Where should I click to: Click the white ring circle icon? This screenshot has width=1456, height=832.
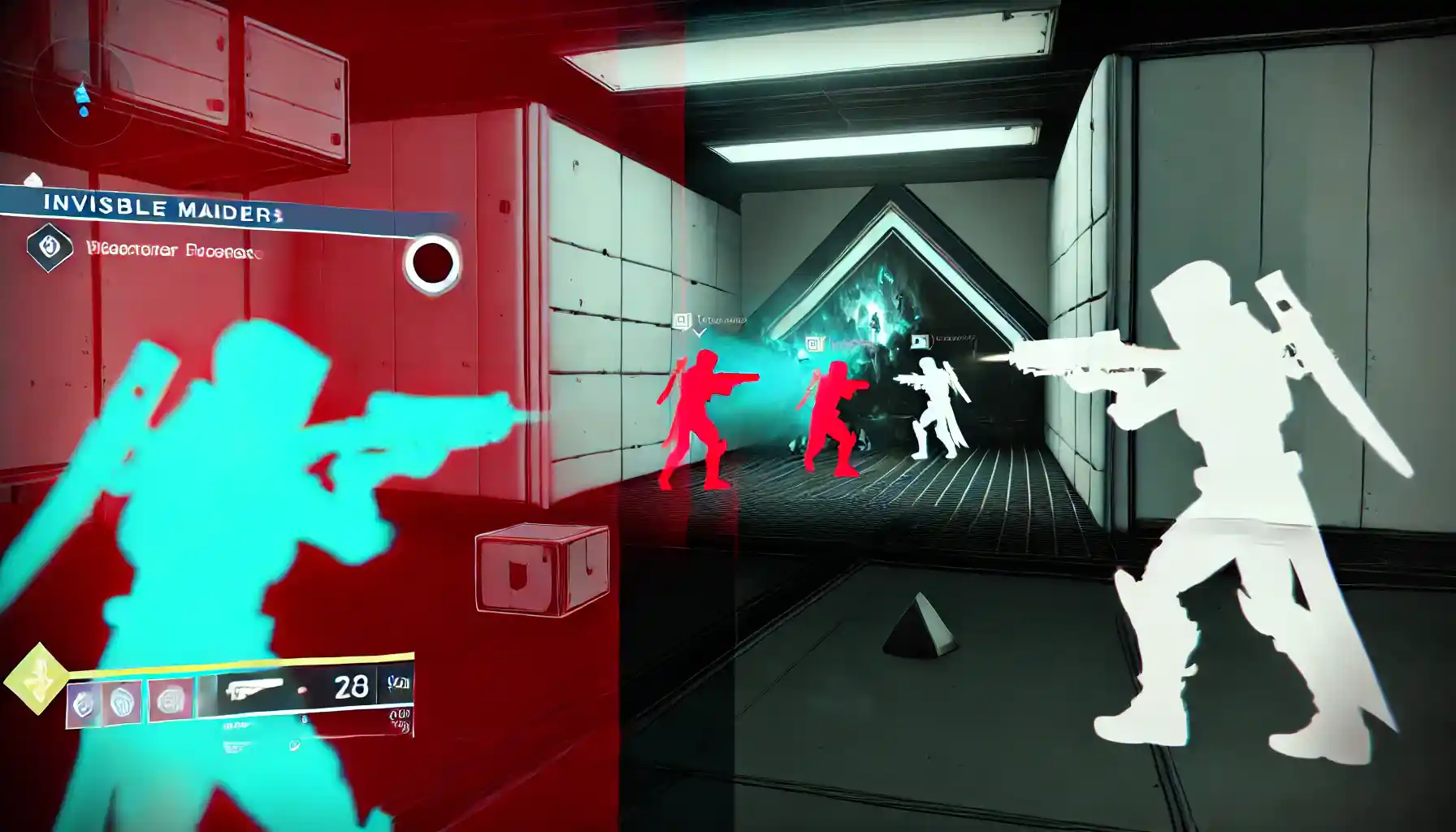[x=431, y=263]
